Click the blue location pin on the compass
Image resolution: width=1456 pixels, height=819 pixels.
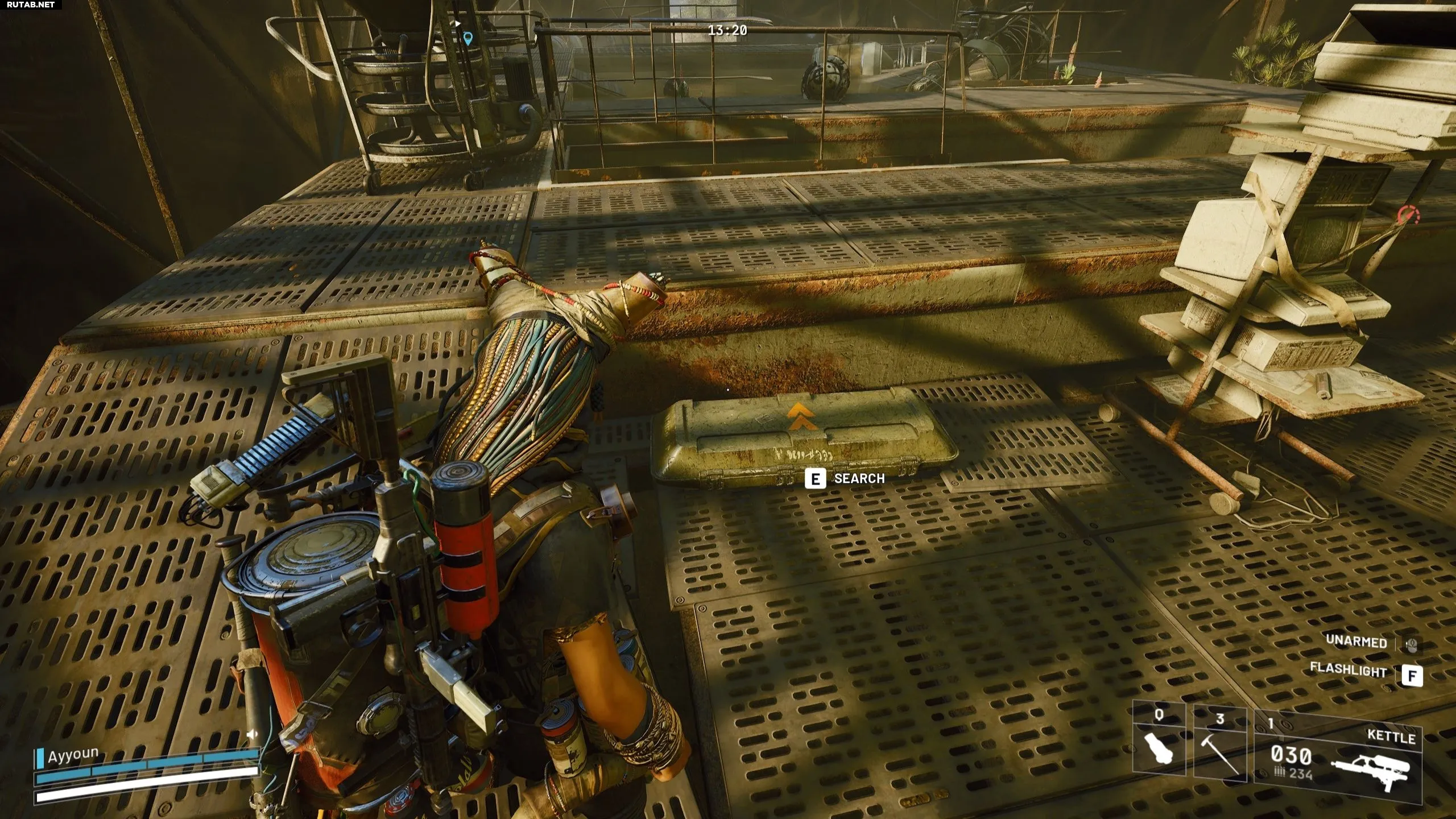click(468, 39)
